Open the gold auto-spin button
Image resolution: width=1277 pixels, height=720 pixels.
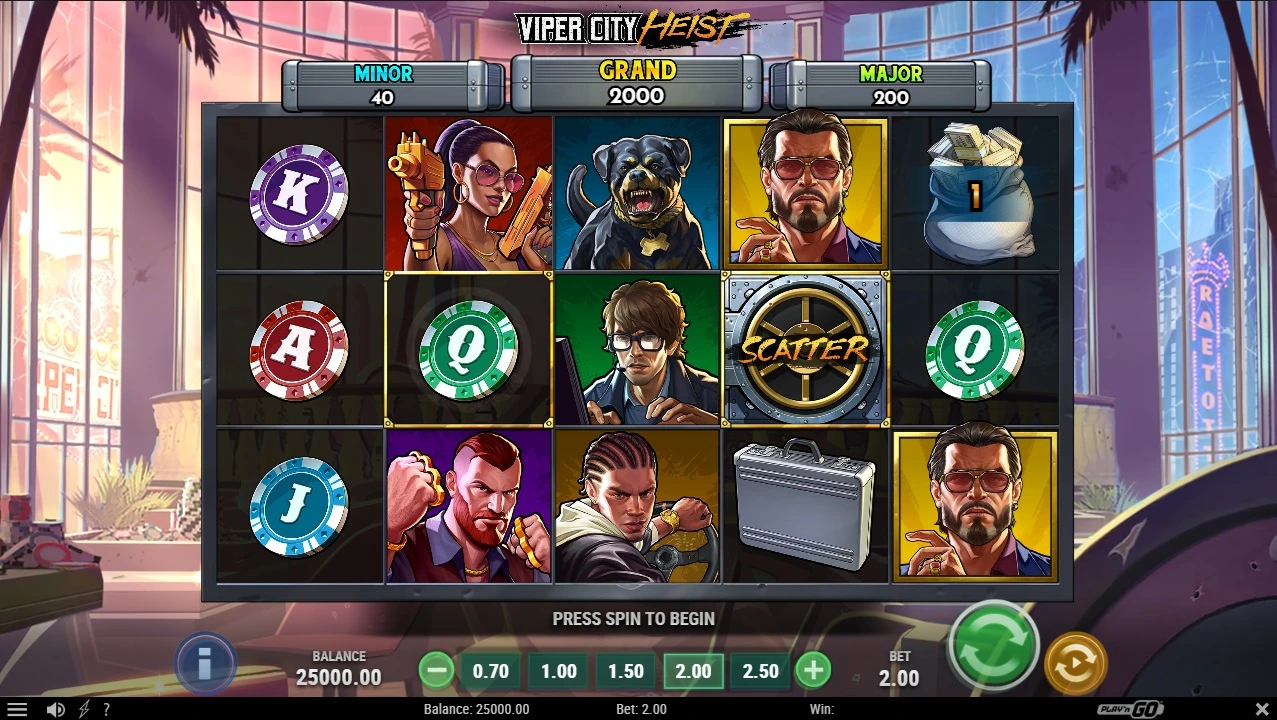click(1075, 663)
